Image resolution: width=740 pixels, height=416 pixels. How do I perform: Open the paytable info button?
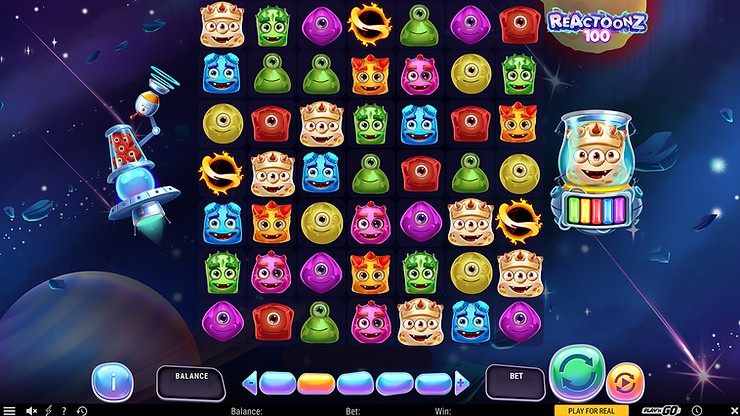pyautogui.click(x=112, y=381)
